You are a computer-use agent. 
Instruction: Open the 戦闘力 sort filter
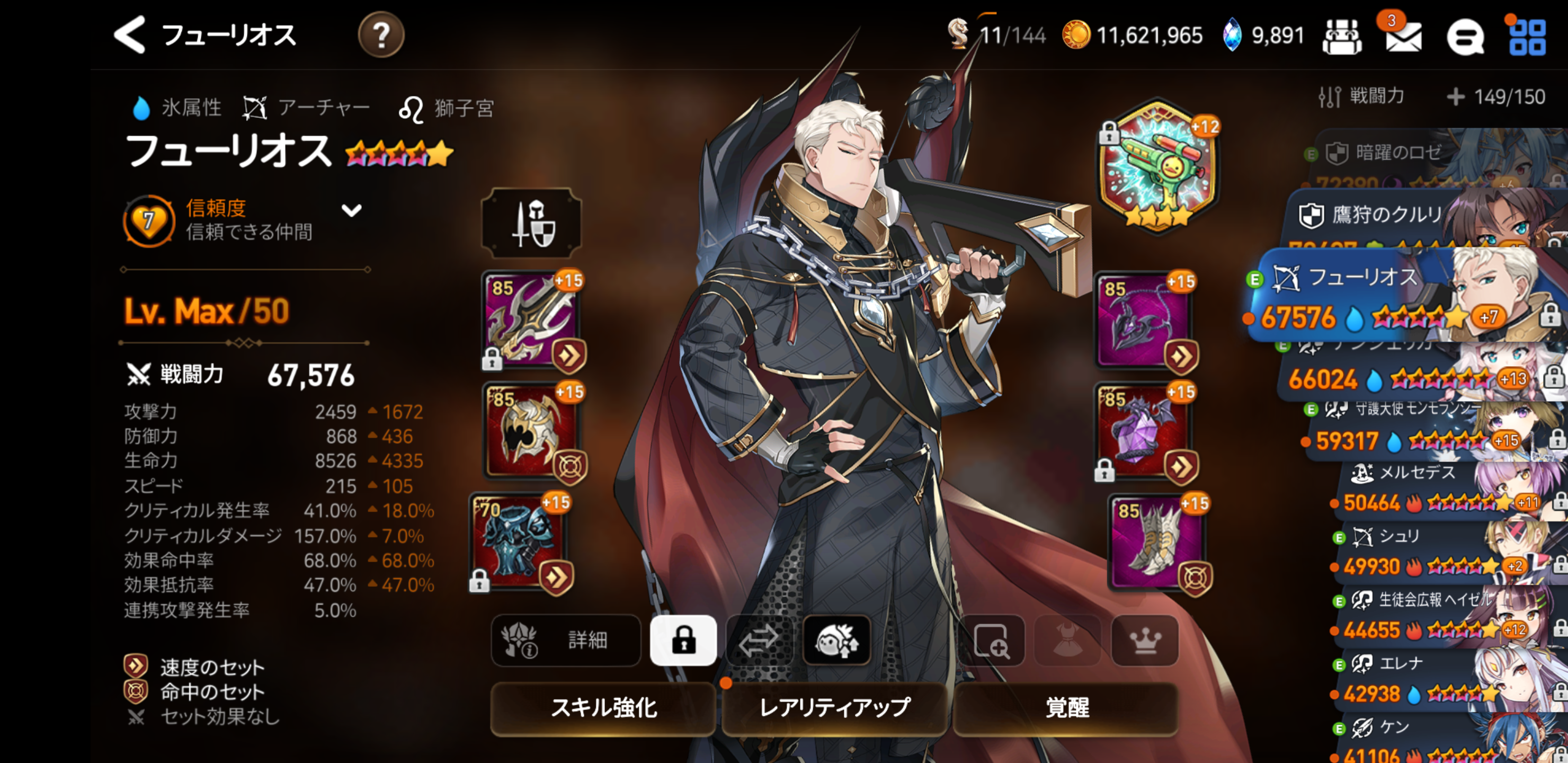[x=1362, y=96]
